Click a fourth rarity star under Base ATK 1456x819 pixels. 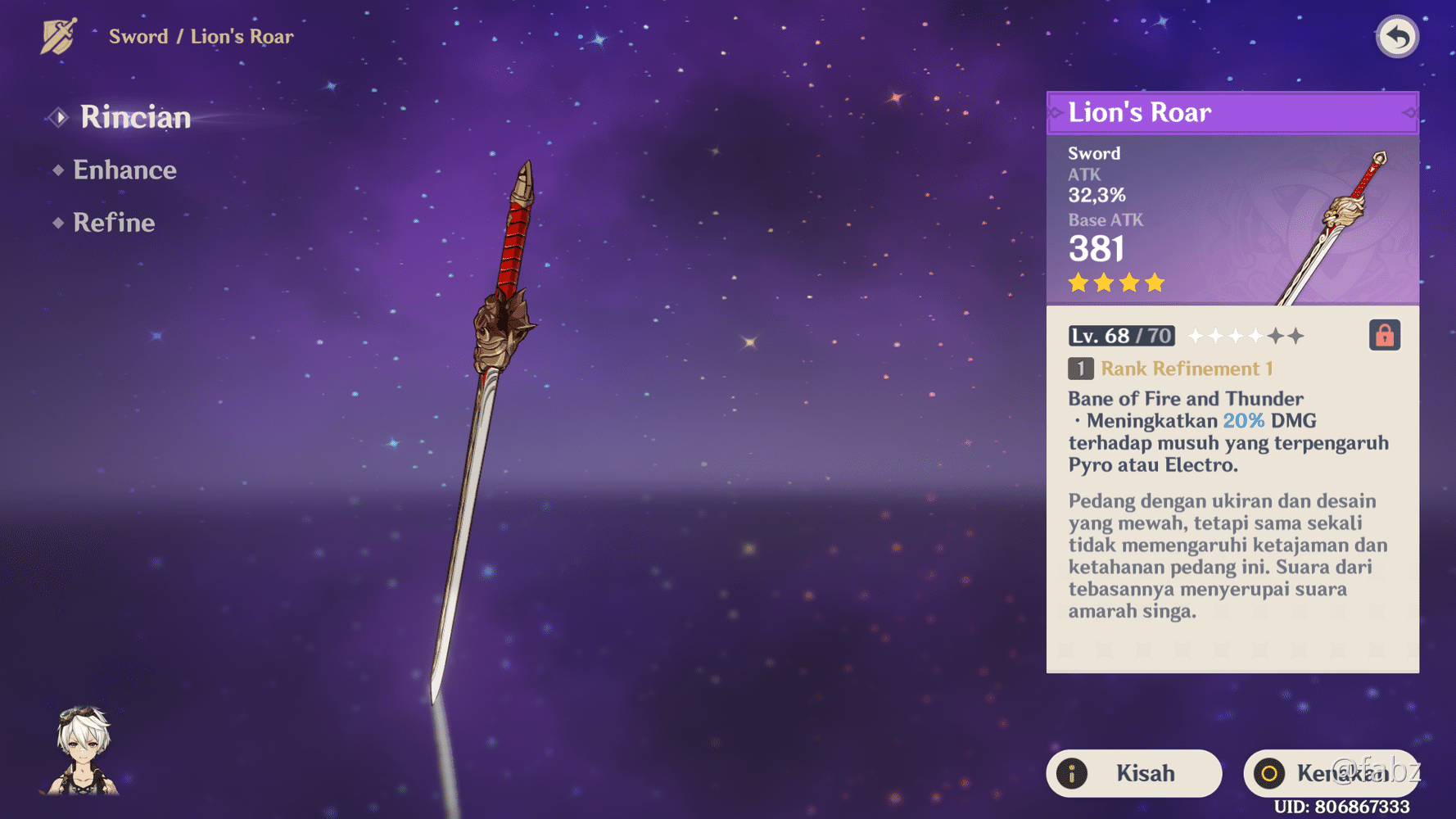click(1153, 283)
